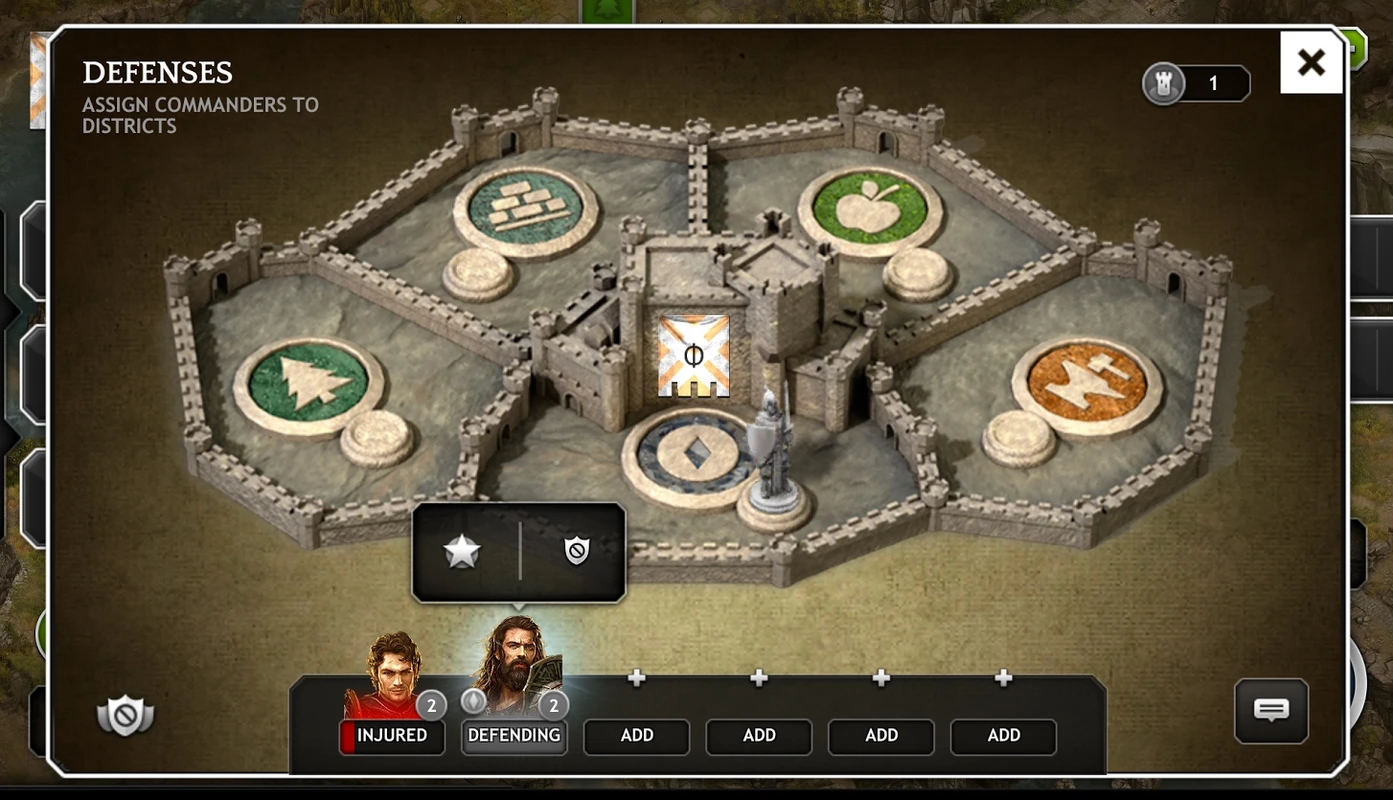This screenshot has height=800, width=1393.
Task: Open the chat message icon in bottom right
Action: pyautogui.click(x=1270, y=710)
